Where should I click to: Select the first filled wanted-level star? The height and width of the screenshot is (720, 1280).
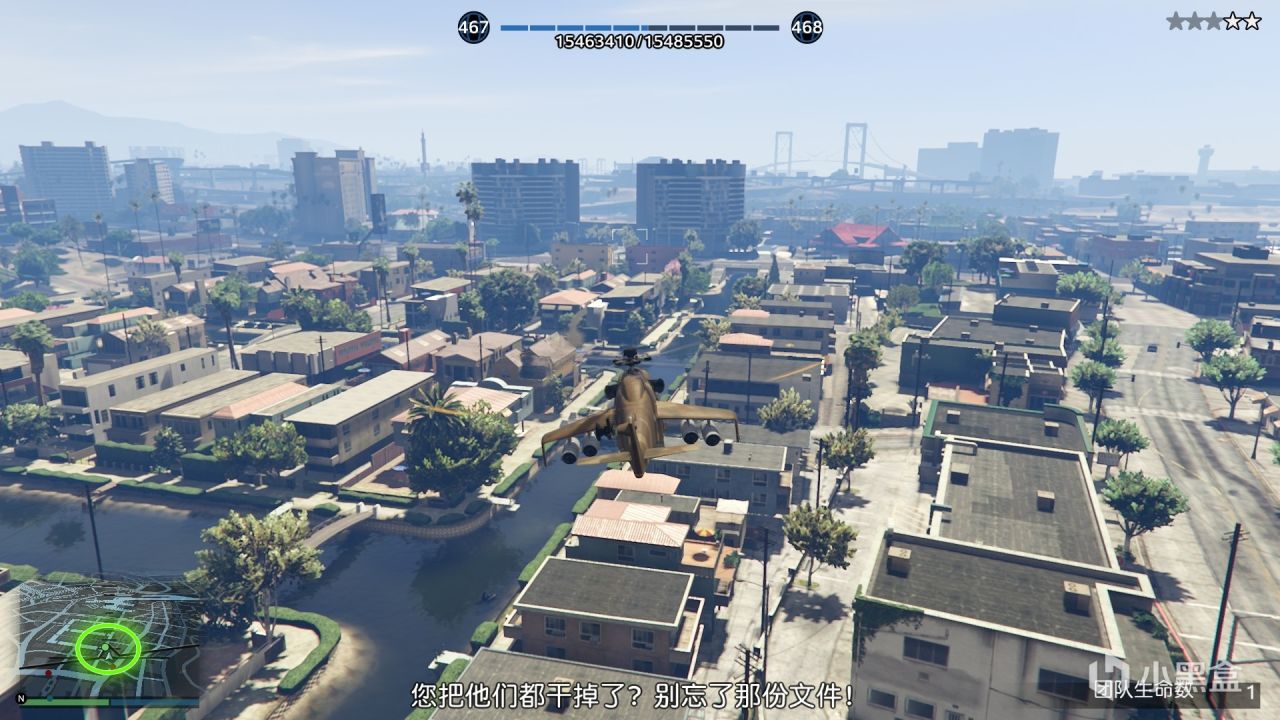click(1176, 19)
